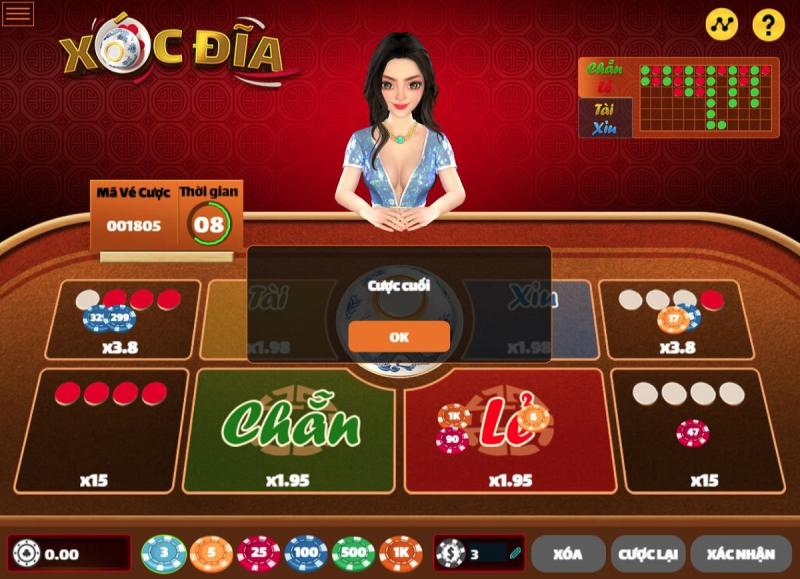Screen dimensions: 800x579
Task: Confirm the Cược cuối dialog with OK
Action: (x=399, y=336)
